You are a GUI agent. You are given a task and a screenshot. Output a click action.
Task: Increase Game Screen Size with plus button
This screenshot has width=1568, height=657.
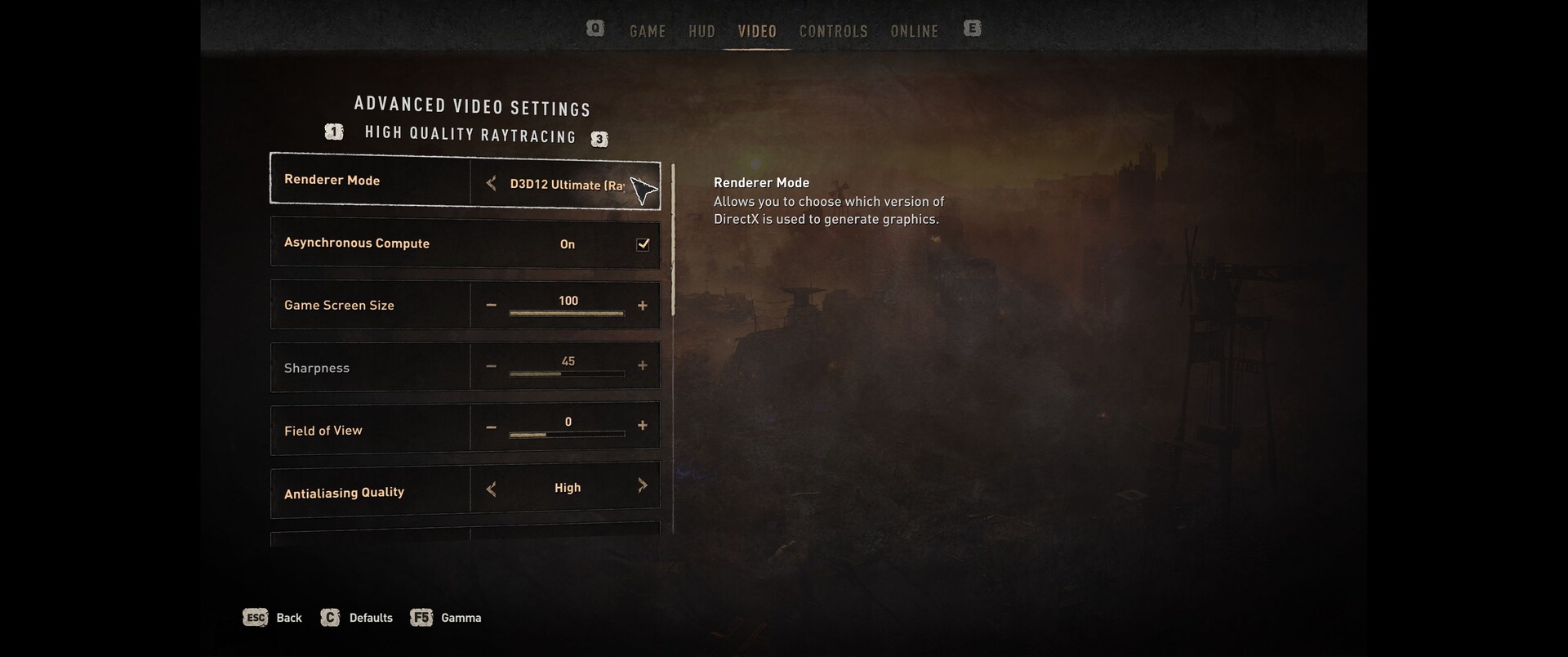[x=643, y=306]
